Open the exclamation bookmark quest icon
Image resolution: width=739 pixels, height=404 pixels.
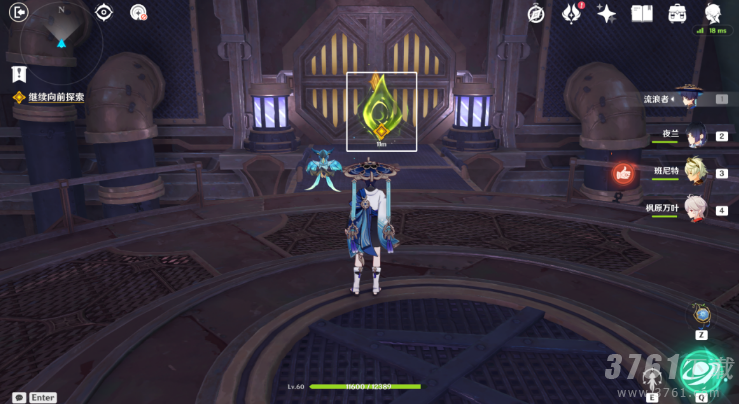pos(19,73)
